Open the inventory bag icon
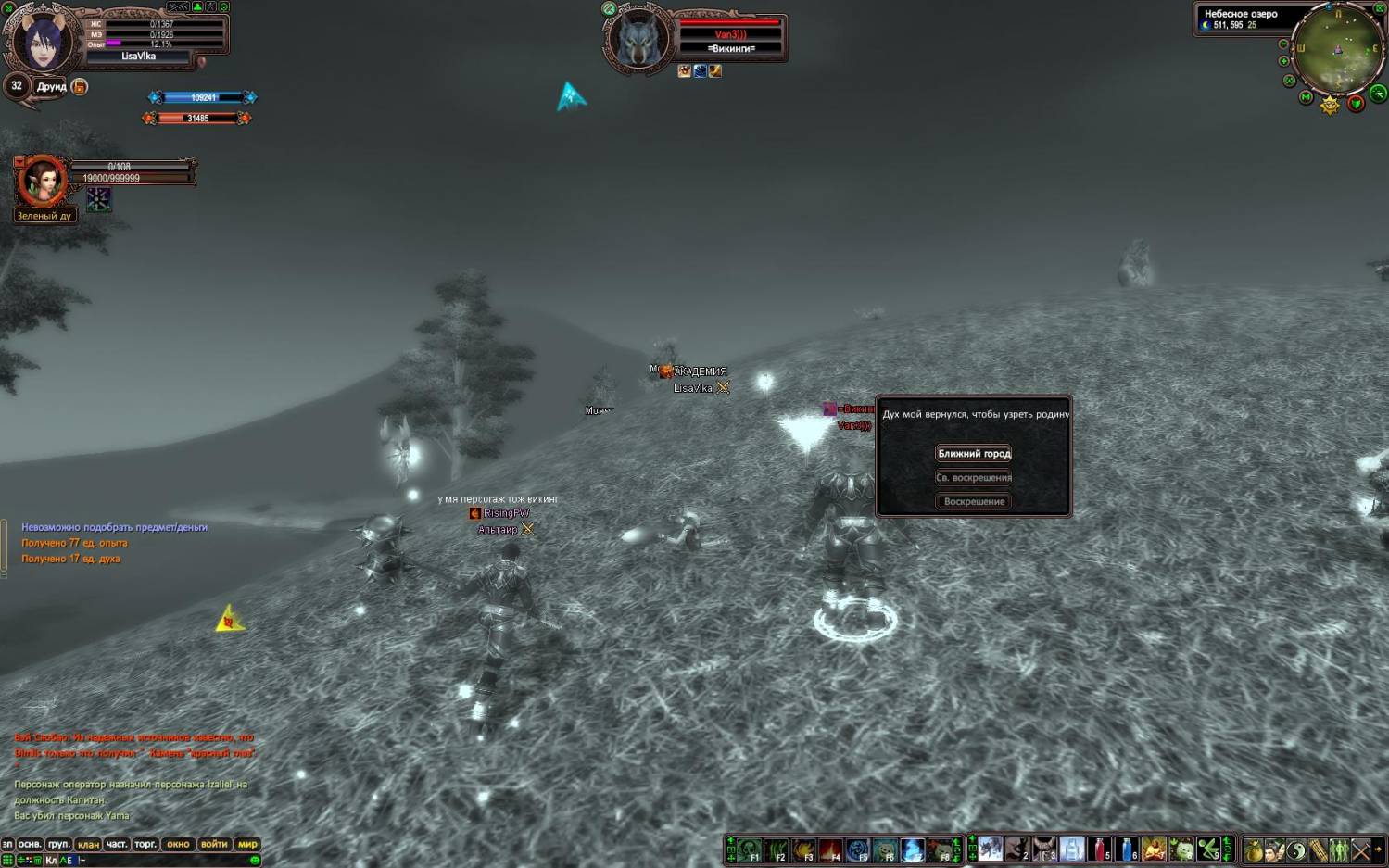The image size is (1389, 868). click(1253, 849)
